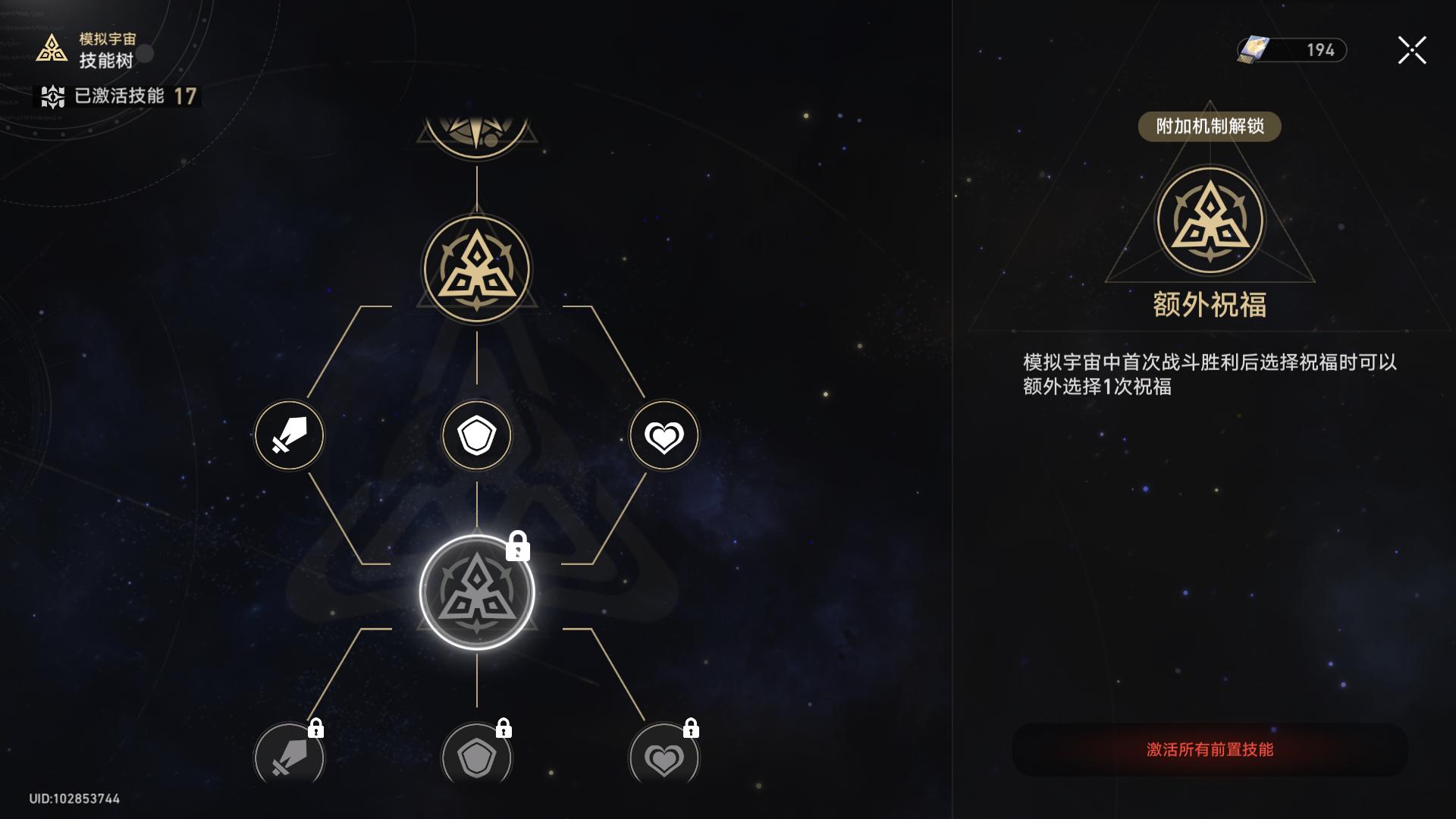Image resolution: width=1456 pixels, height=819 pixels.
Task: Select the unlocked shield skill node
Action: tap(477, 436)
